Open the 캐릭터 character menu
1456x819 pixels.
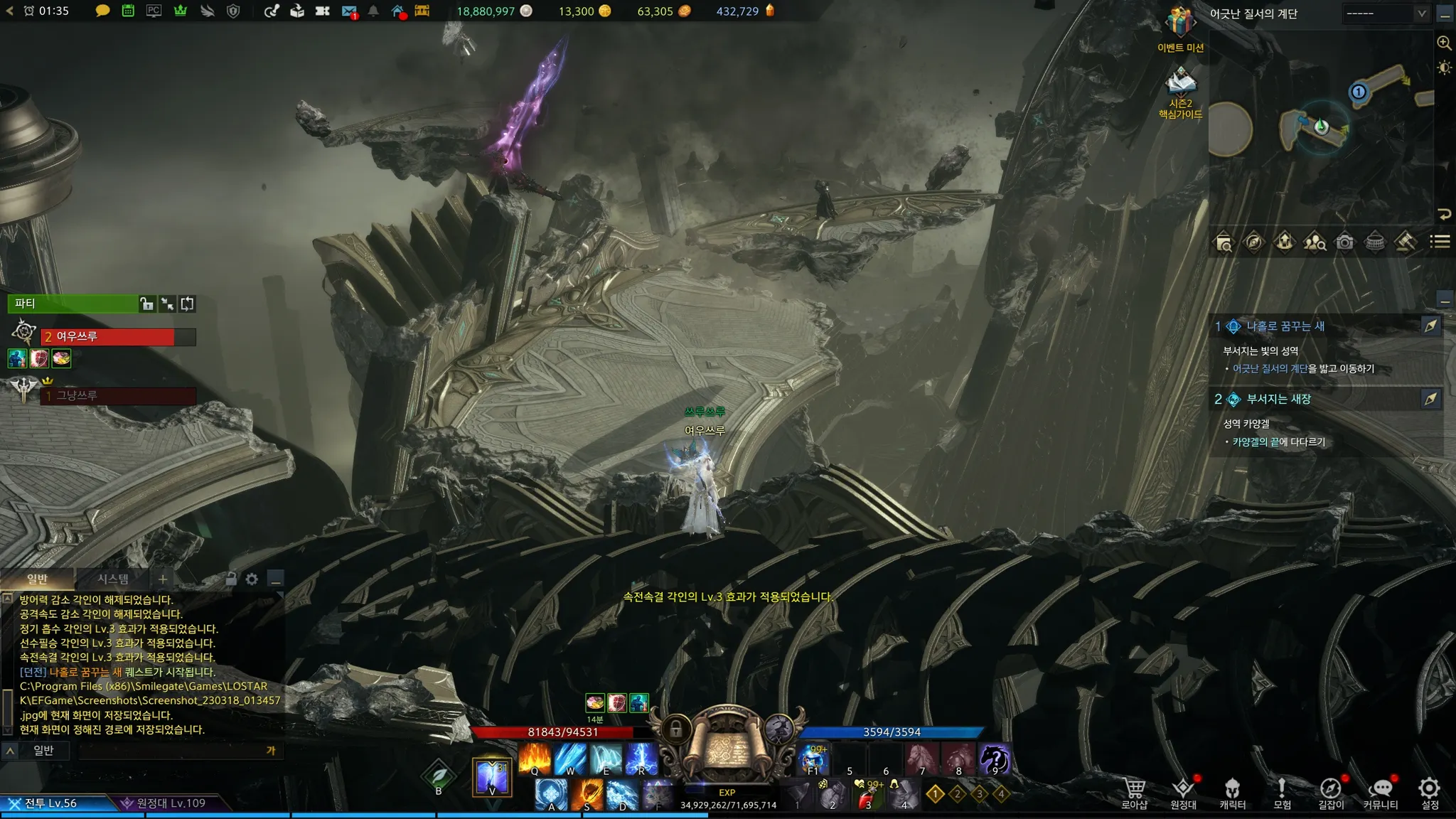[1232, 793]
